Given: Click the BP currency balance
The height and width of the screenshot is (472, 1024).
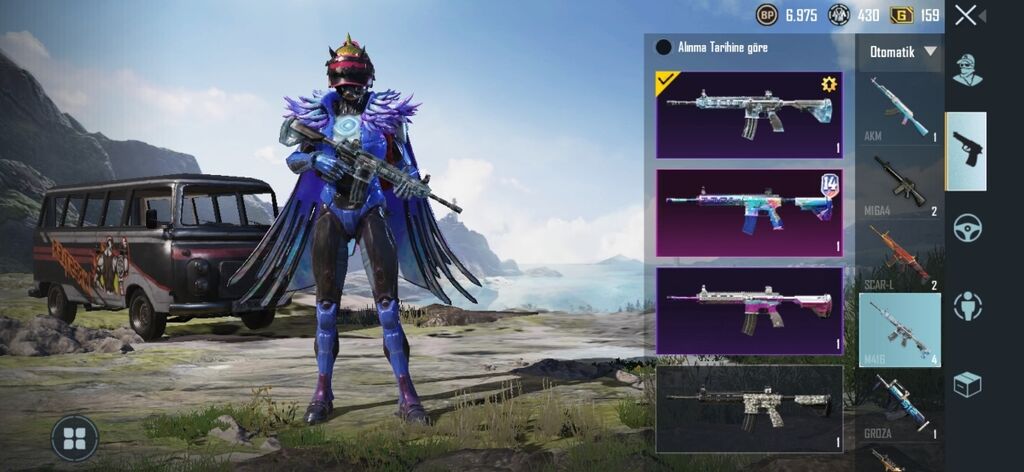Looking at the screenshot, I should coord(787,15).
